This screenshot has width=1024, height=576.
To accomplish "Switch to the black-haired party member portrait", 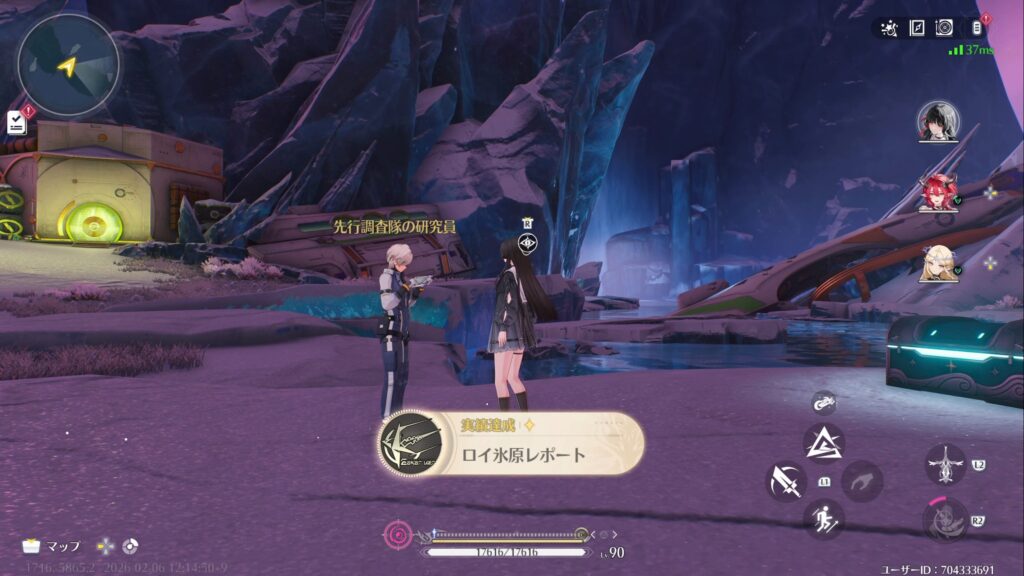I will (x=938, y=122).
